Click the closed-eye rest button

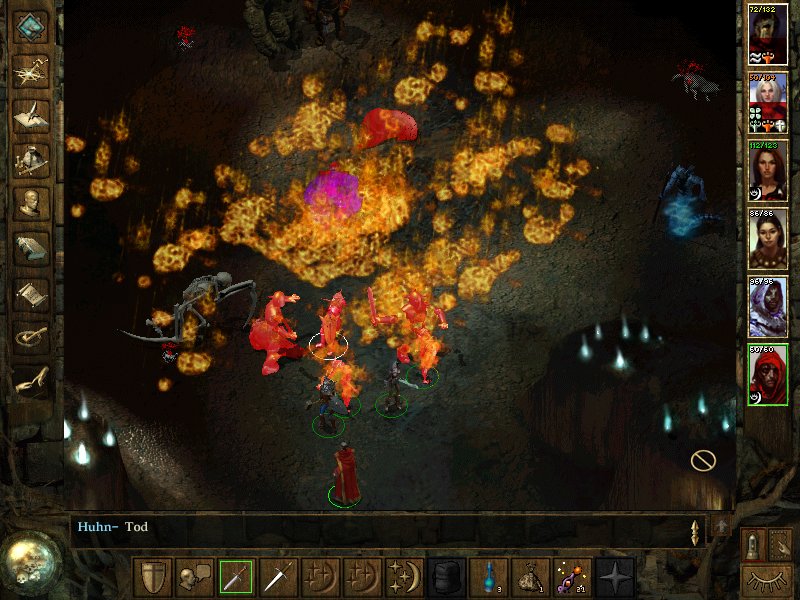pos(766,579)
